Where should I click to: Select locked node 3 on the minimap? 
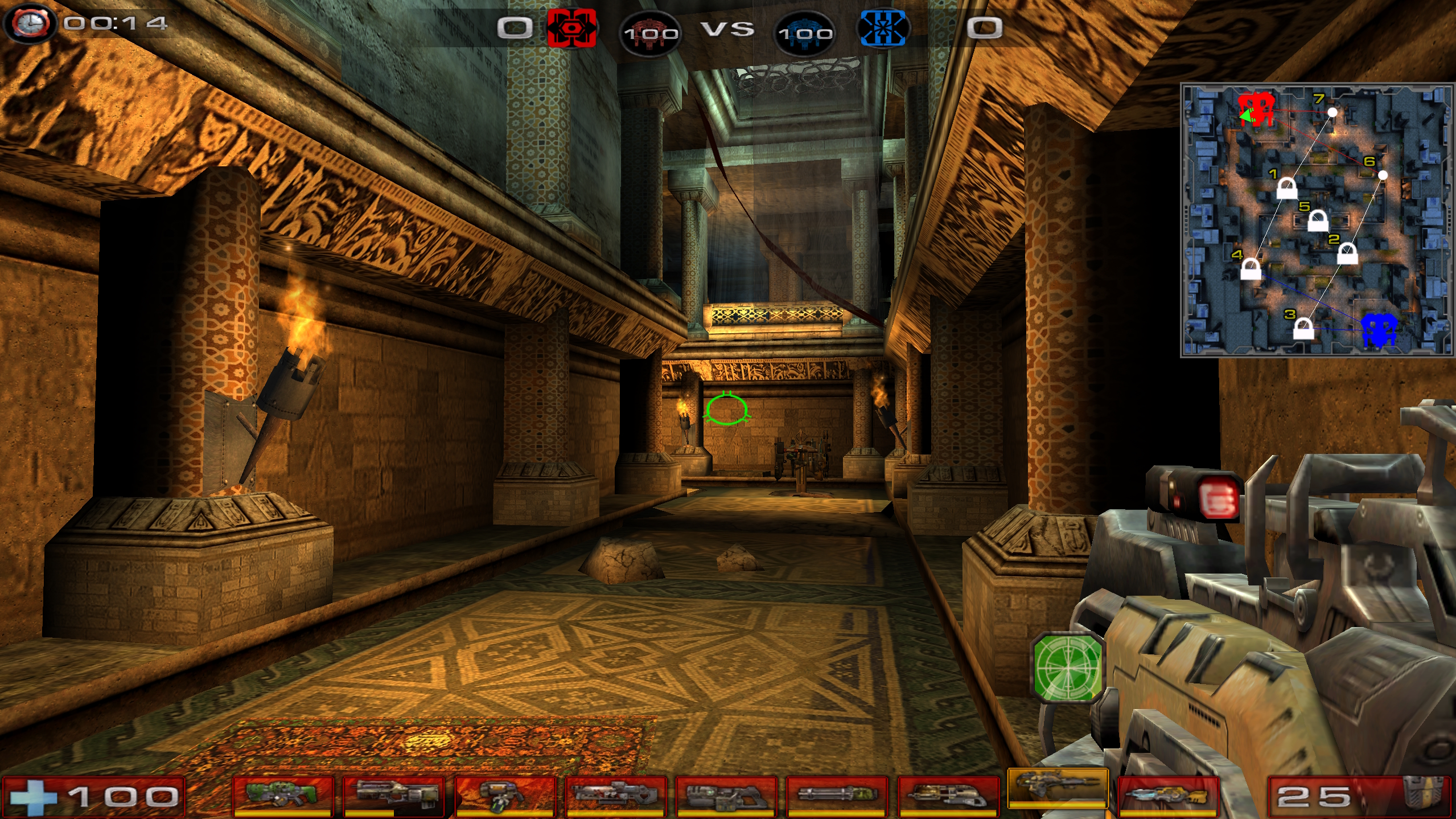click(x=1303, y=329)
